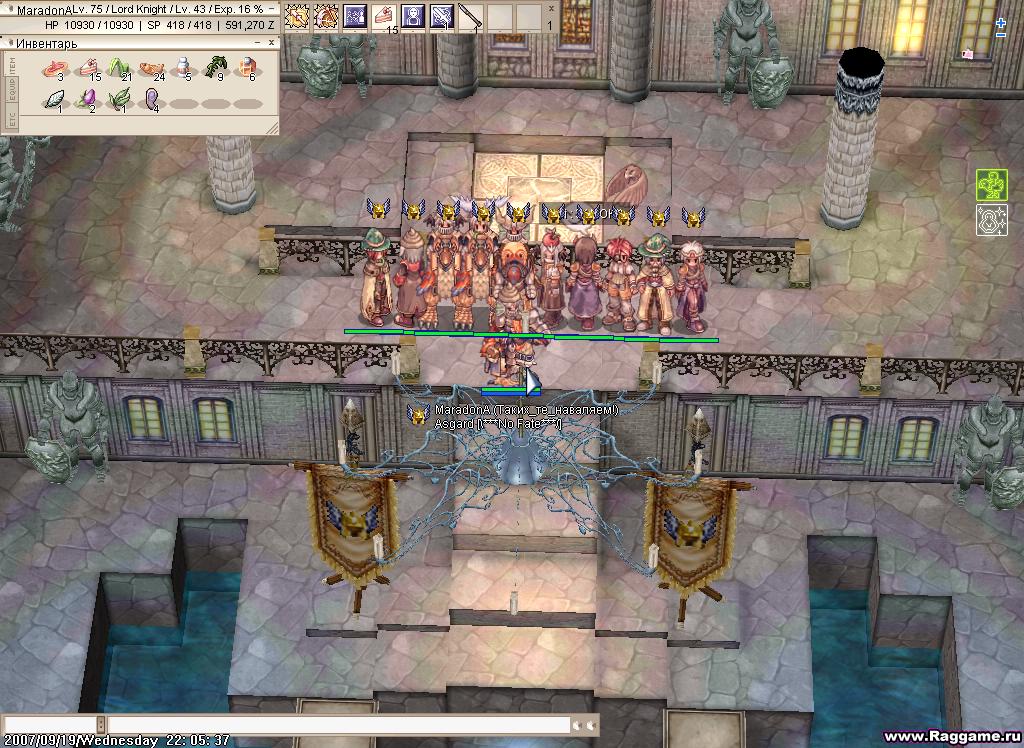Select the ITEM inventory tab
The width and height of the screenshot is (1024, 748).
(11, 64)
